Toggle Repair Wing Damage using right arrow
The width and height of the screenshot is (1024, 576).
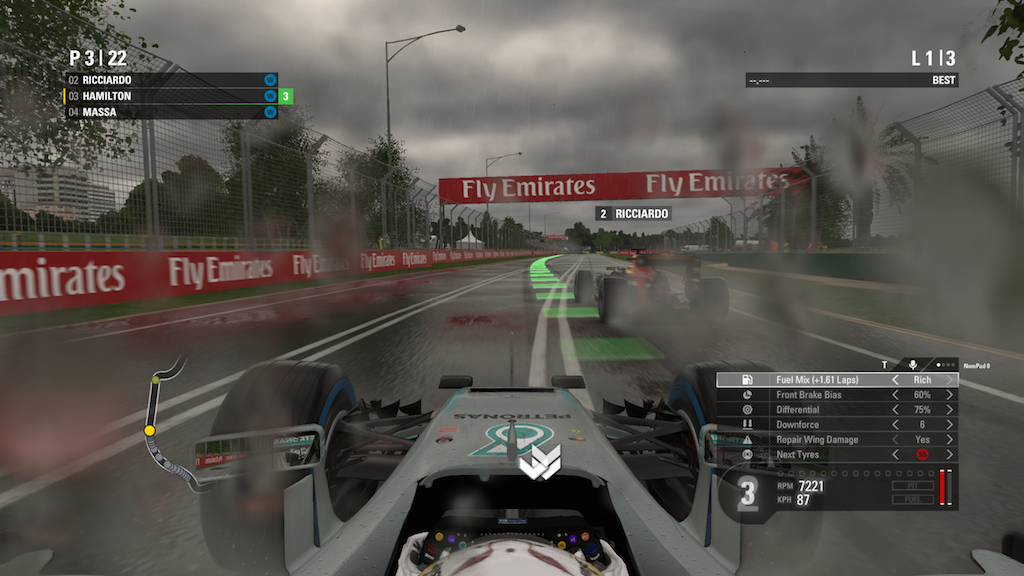pos(949,440)
